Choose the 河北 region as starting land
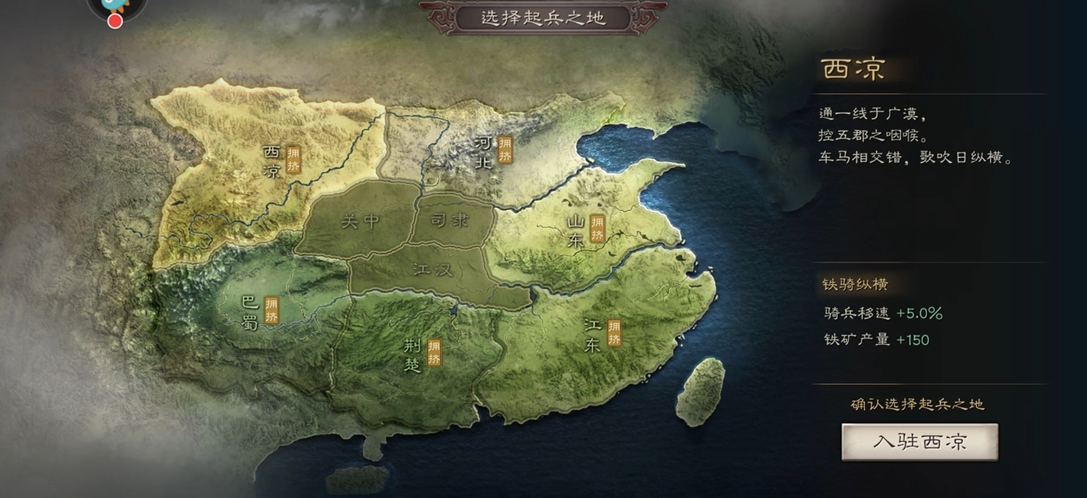This screenshot has width=1087, height=498. pyautogui.click(x=485, y=152)
